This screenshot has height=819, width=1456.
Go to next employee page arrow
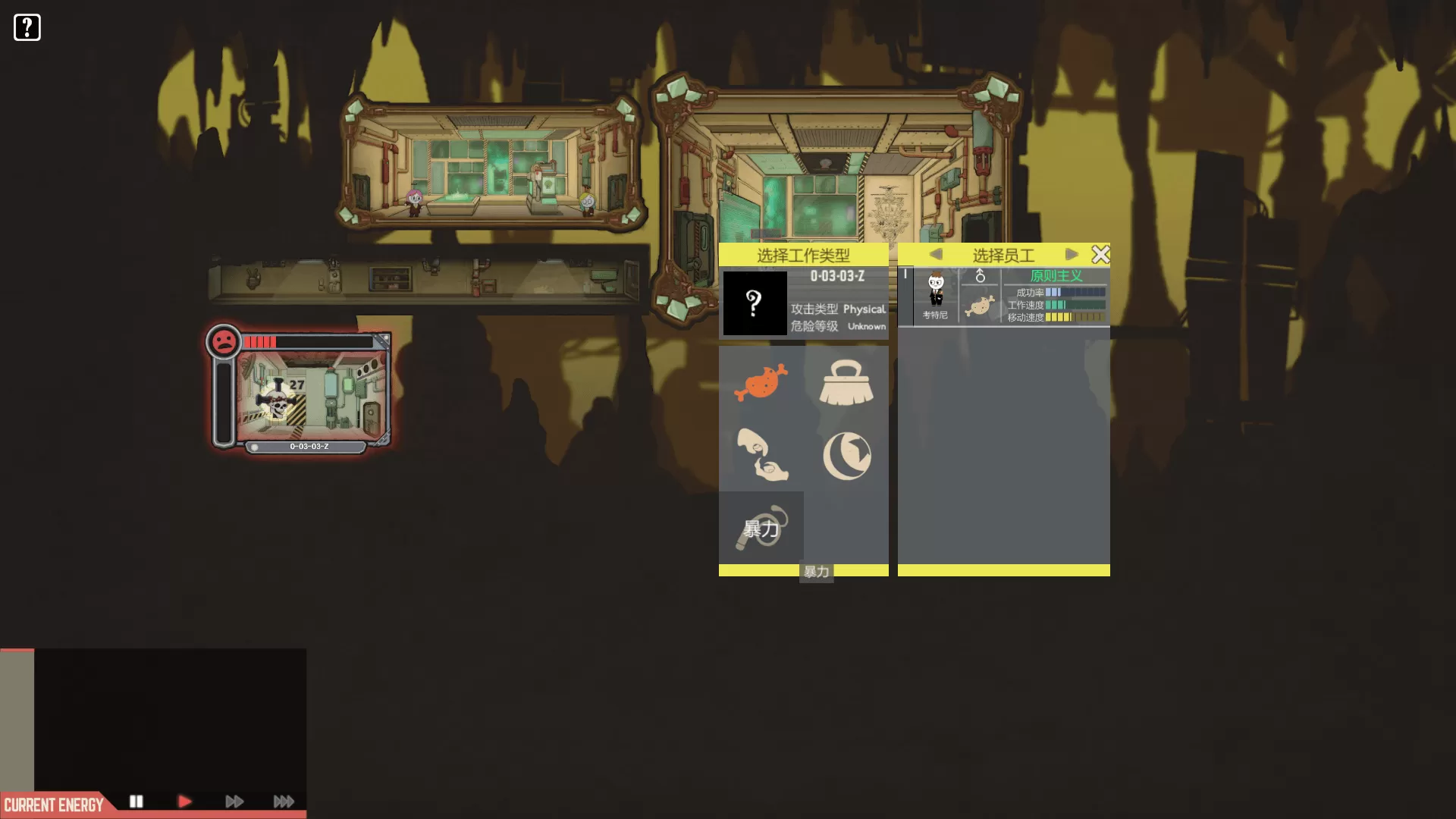pos(1071,254)
